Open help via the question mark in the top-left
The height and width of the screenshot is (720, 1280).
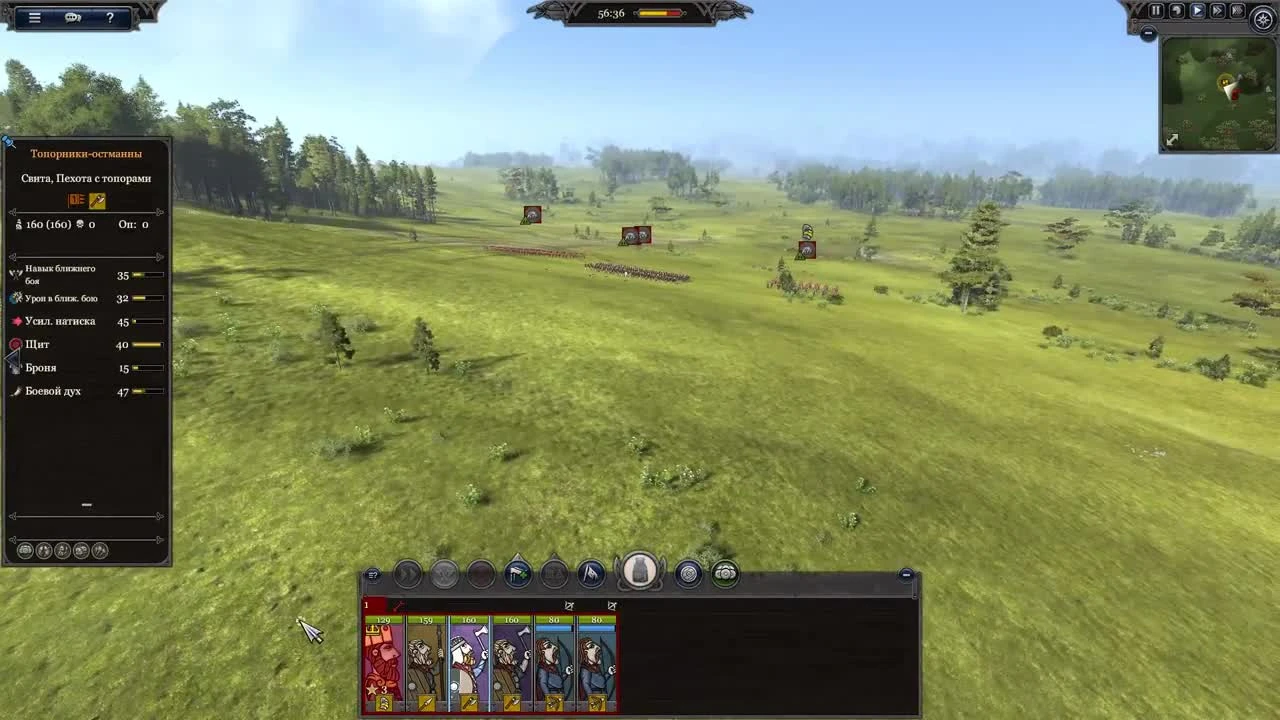[110, 17]
